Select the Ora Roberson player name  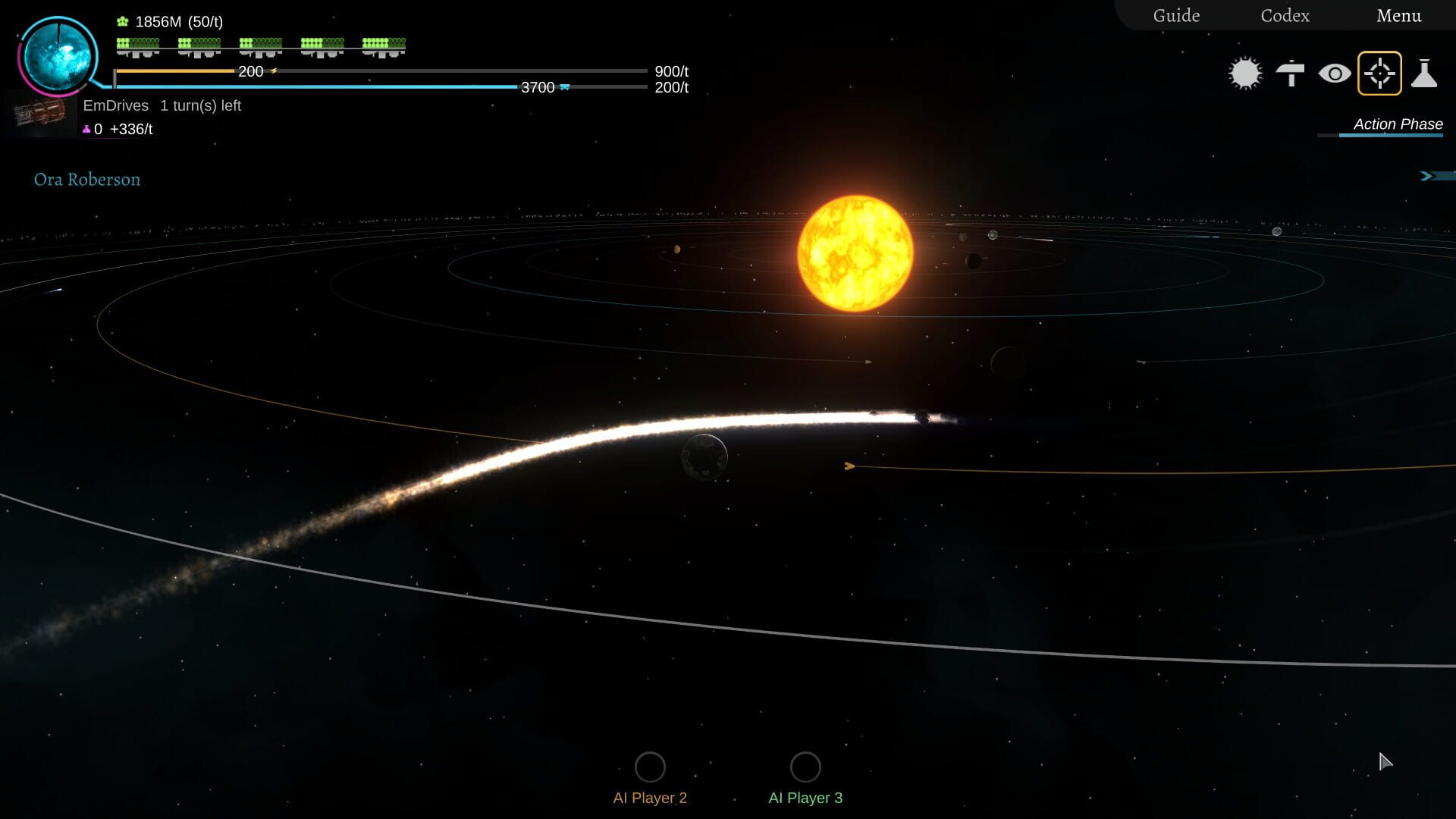86,180
